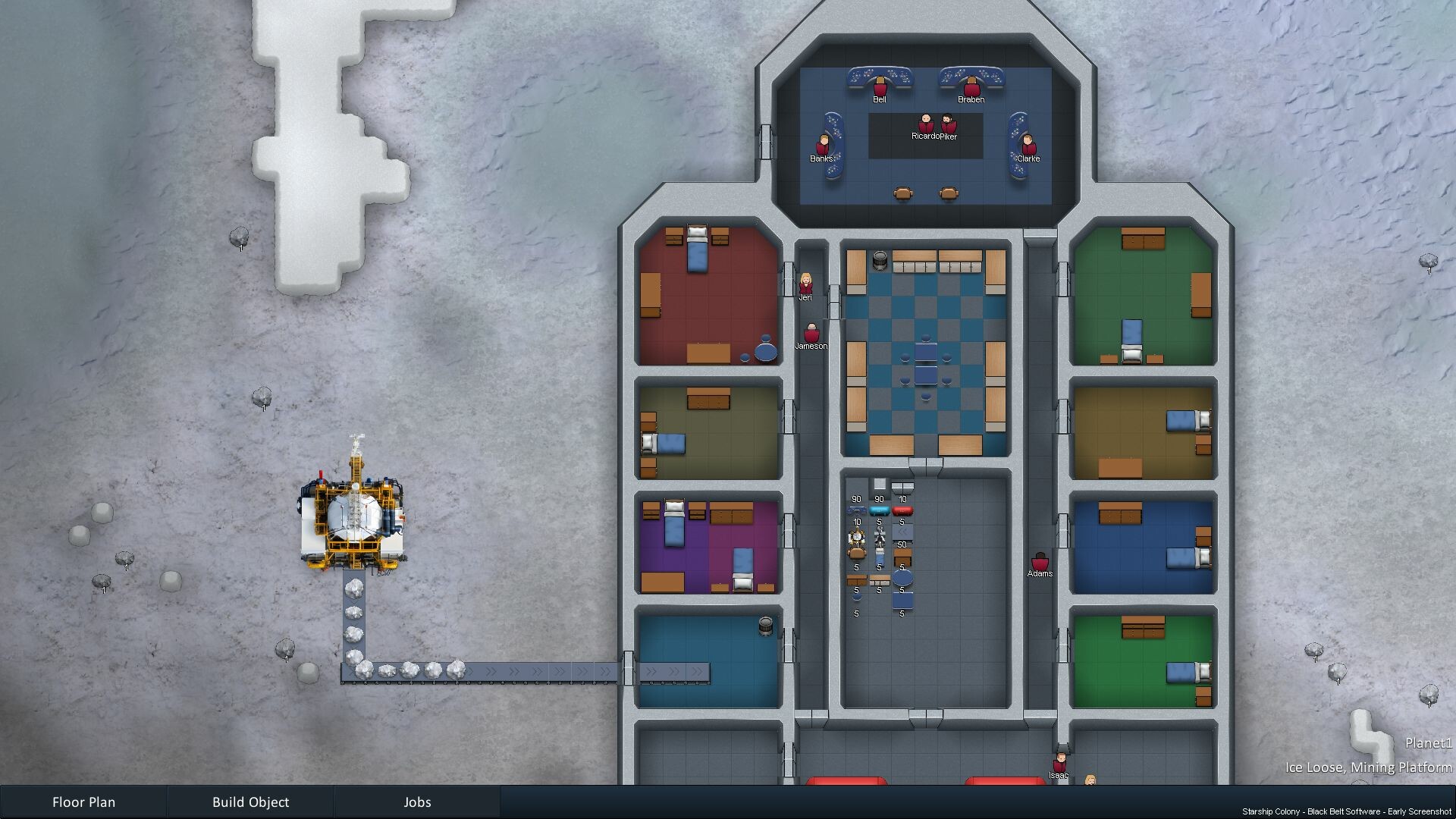This screenshot has height=819, width=1456.
Task: Open the Build Object menu
Action: pyautogui.click(x=252, y=802)
